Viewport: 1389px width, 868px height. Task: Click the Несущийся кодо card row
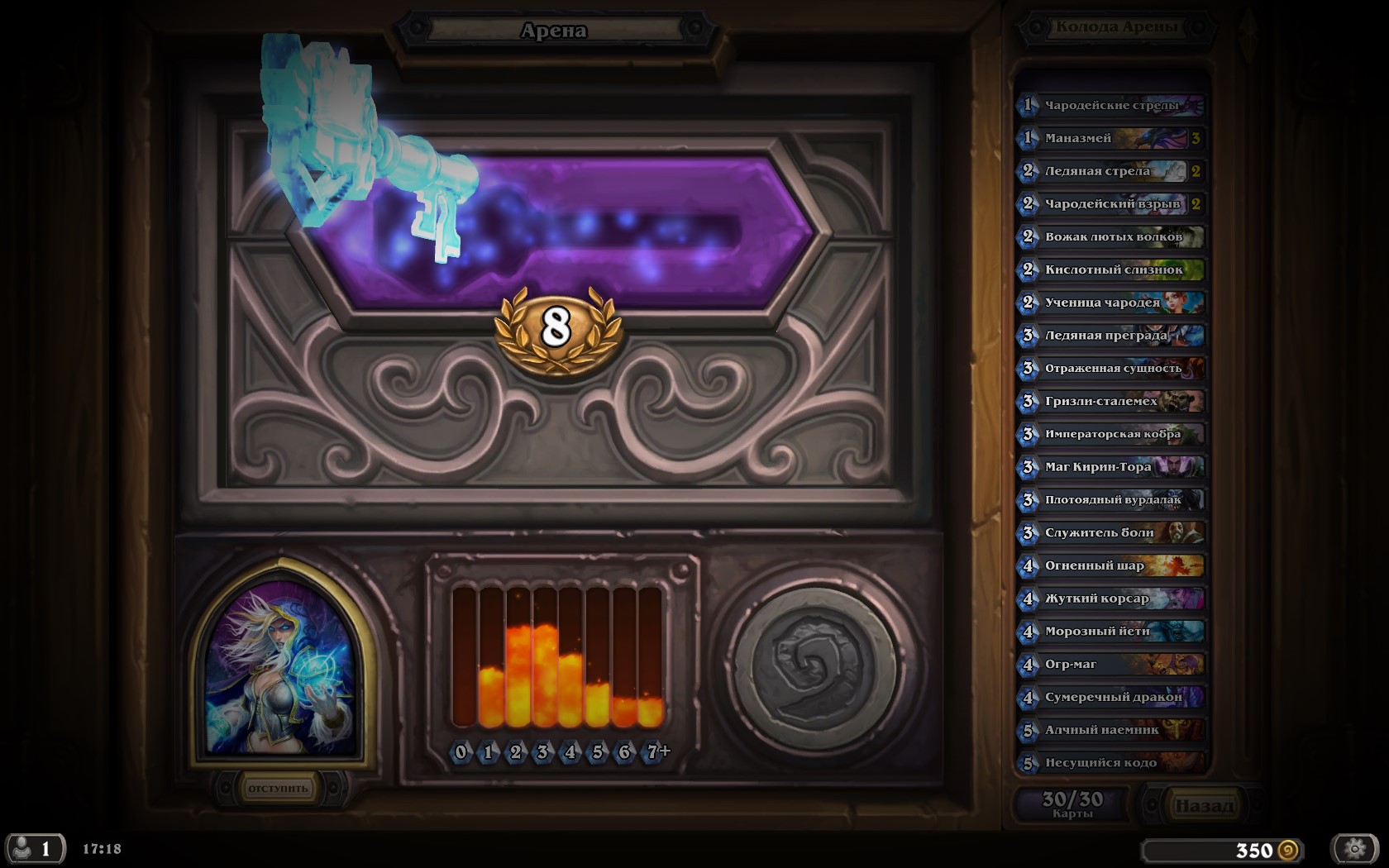[1110, 762]
